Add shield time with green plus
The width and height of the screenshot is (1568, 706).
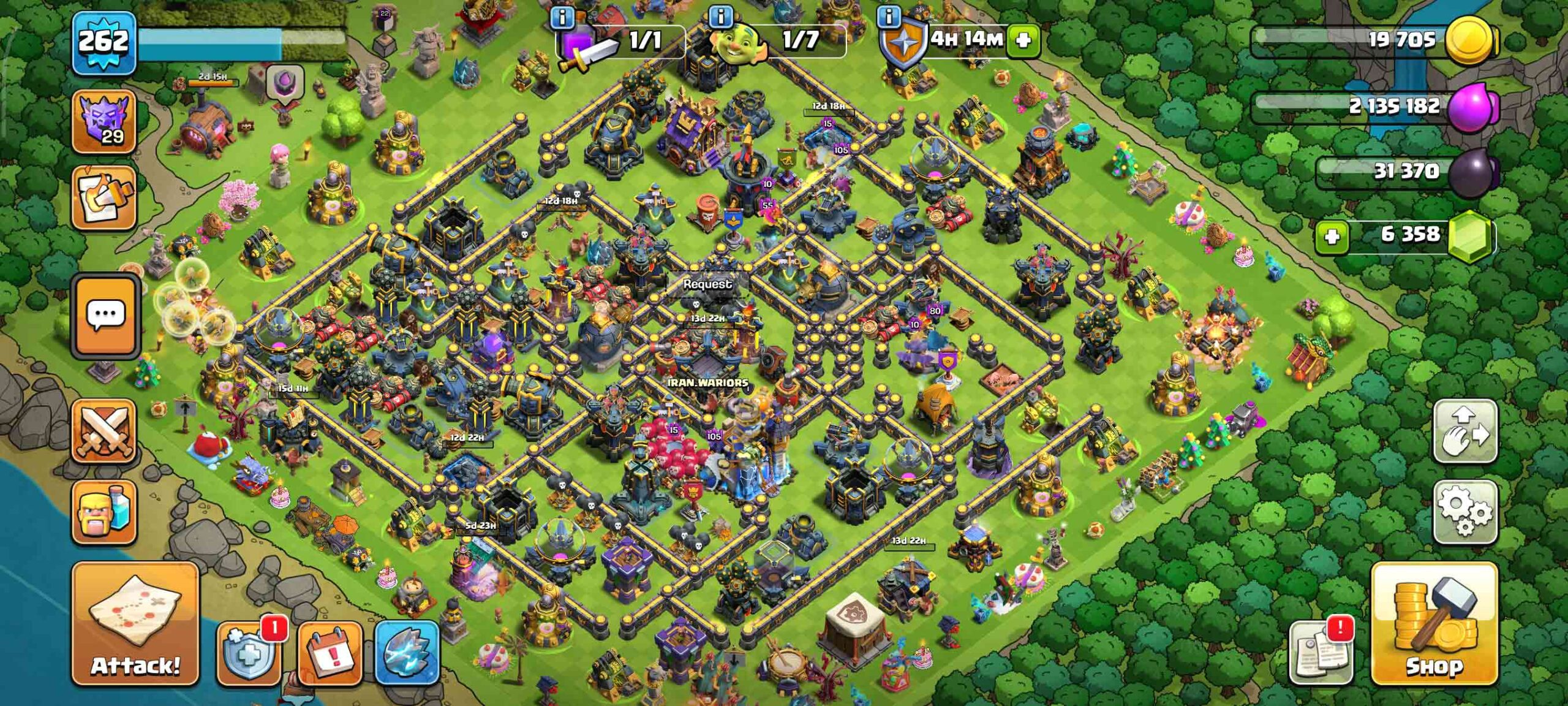(1023, 40)
